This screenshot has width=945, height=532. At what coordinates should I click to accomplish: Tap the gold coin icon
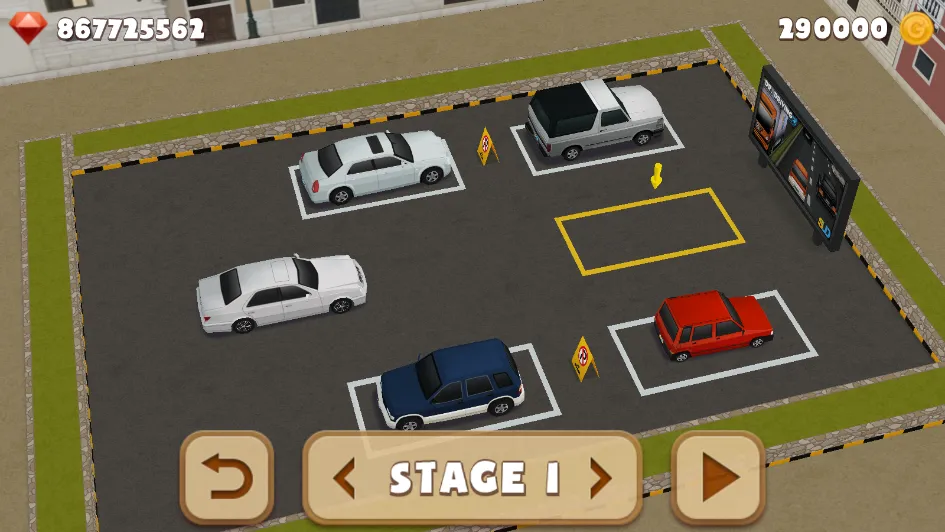[916, 29]
